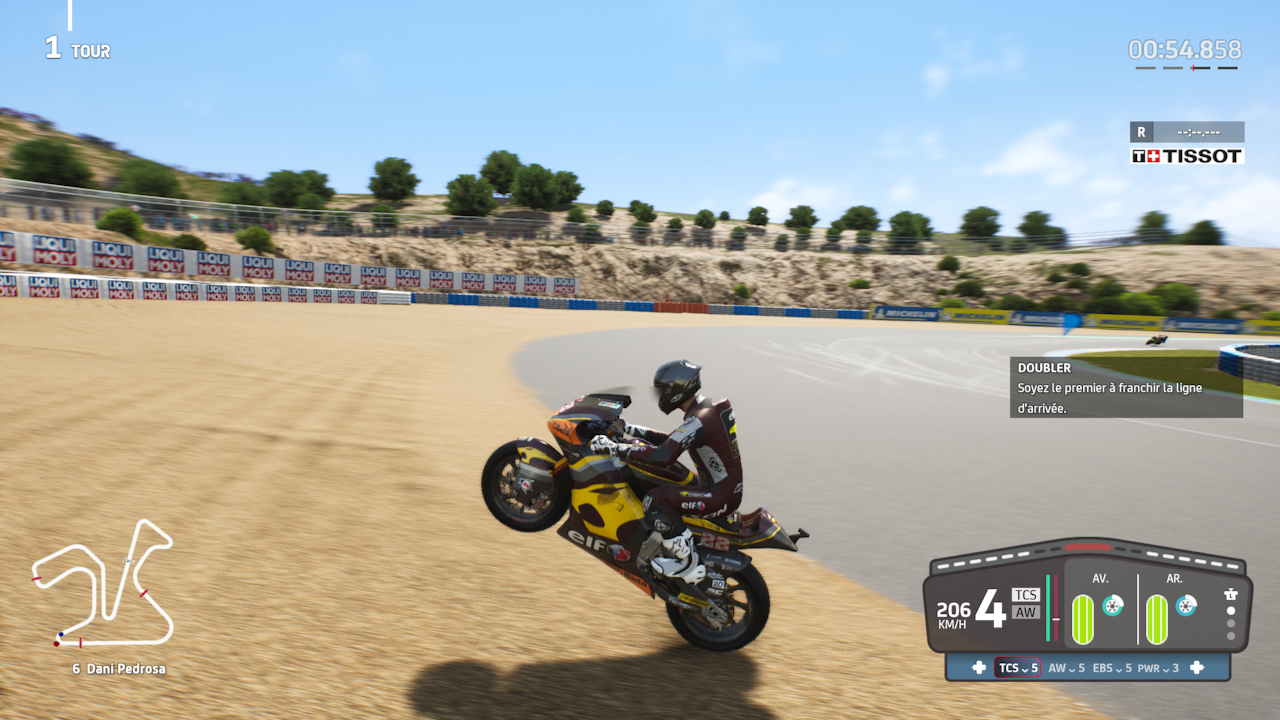Image resolution: width=1280 pixels, height=720 pixels.
Task: Toggle the TCS indicator beside the gear number
Action: click(1025, 595)
